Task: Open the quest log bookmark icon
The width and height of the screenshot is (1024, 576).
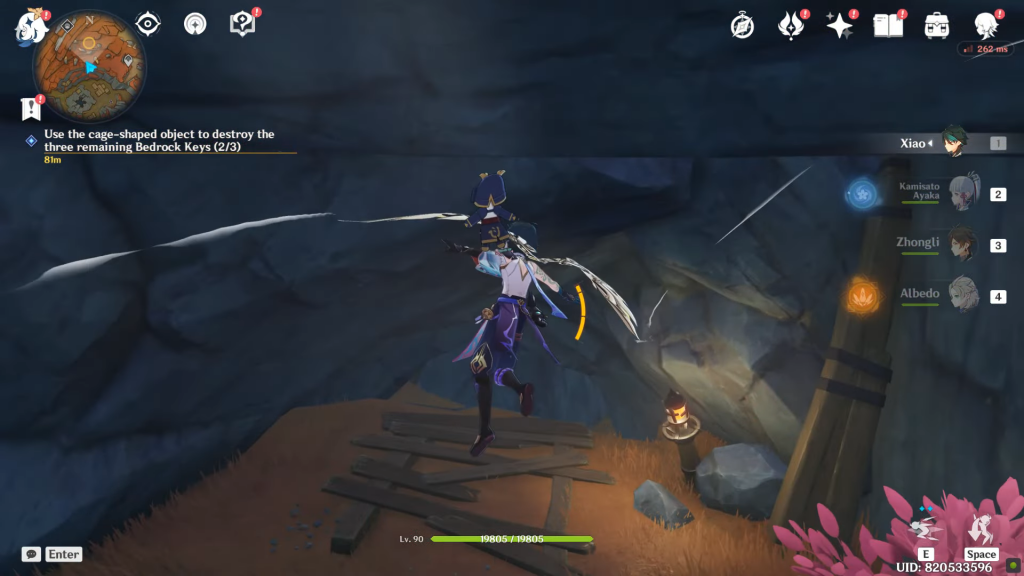Action: point(31,109)
